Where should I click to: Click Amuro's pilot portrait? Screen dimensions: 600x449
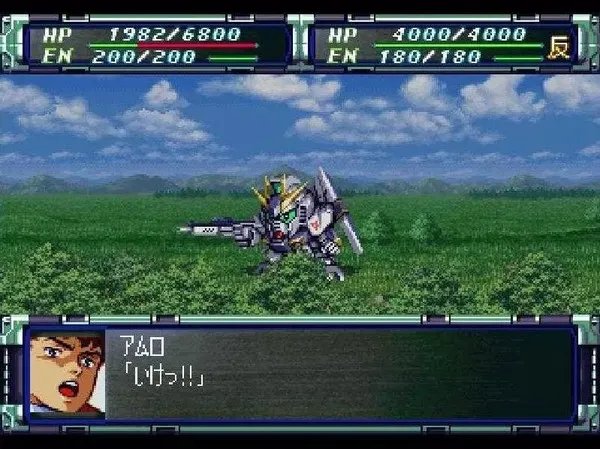[x=67, y=374]
